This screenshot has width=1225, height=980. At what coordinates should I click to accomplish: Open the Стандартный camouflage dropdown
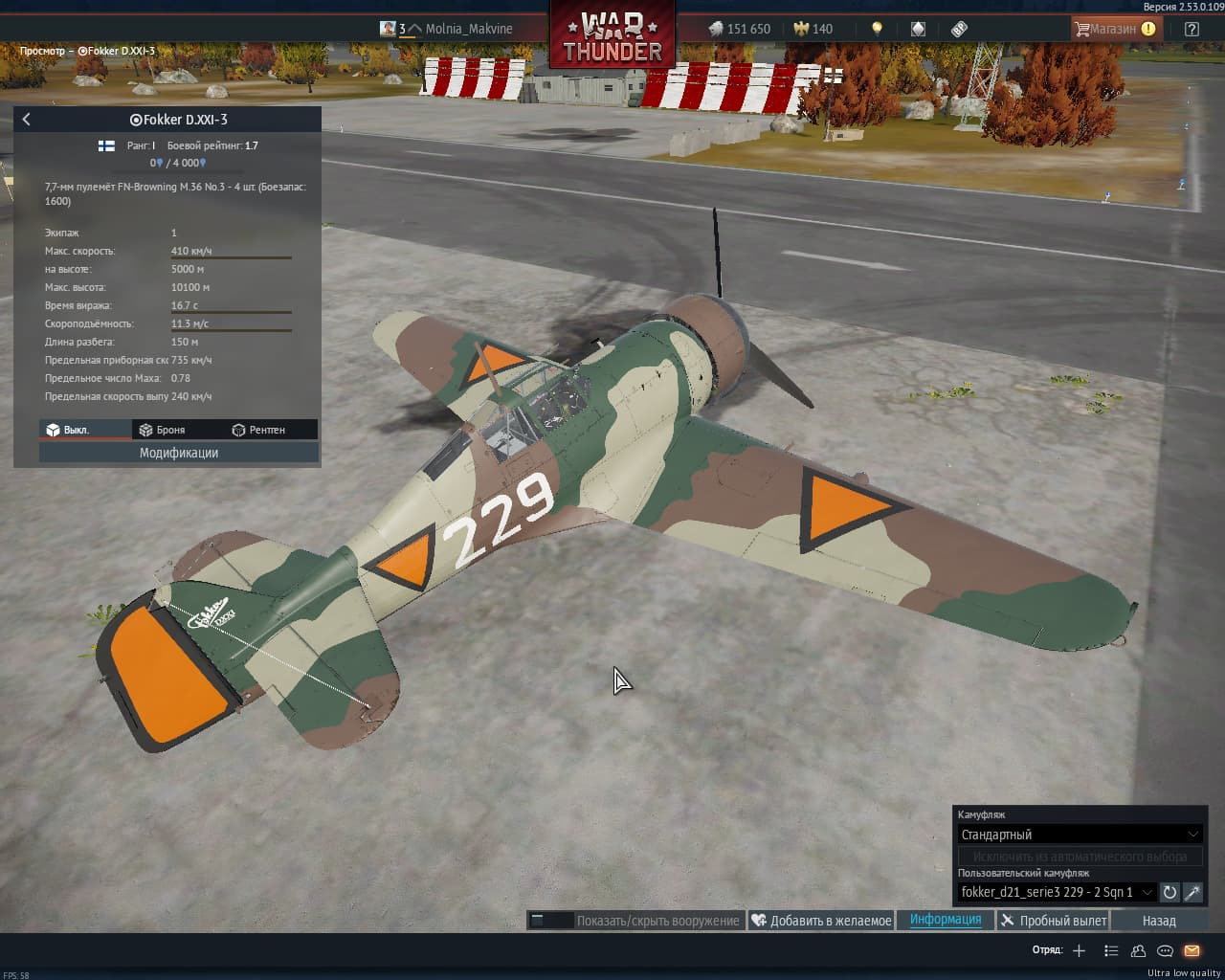pos(1079,835)
